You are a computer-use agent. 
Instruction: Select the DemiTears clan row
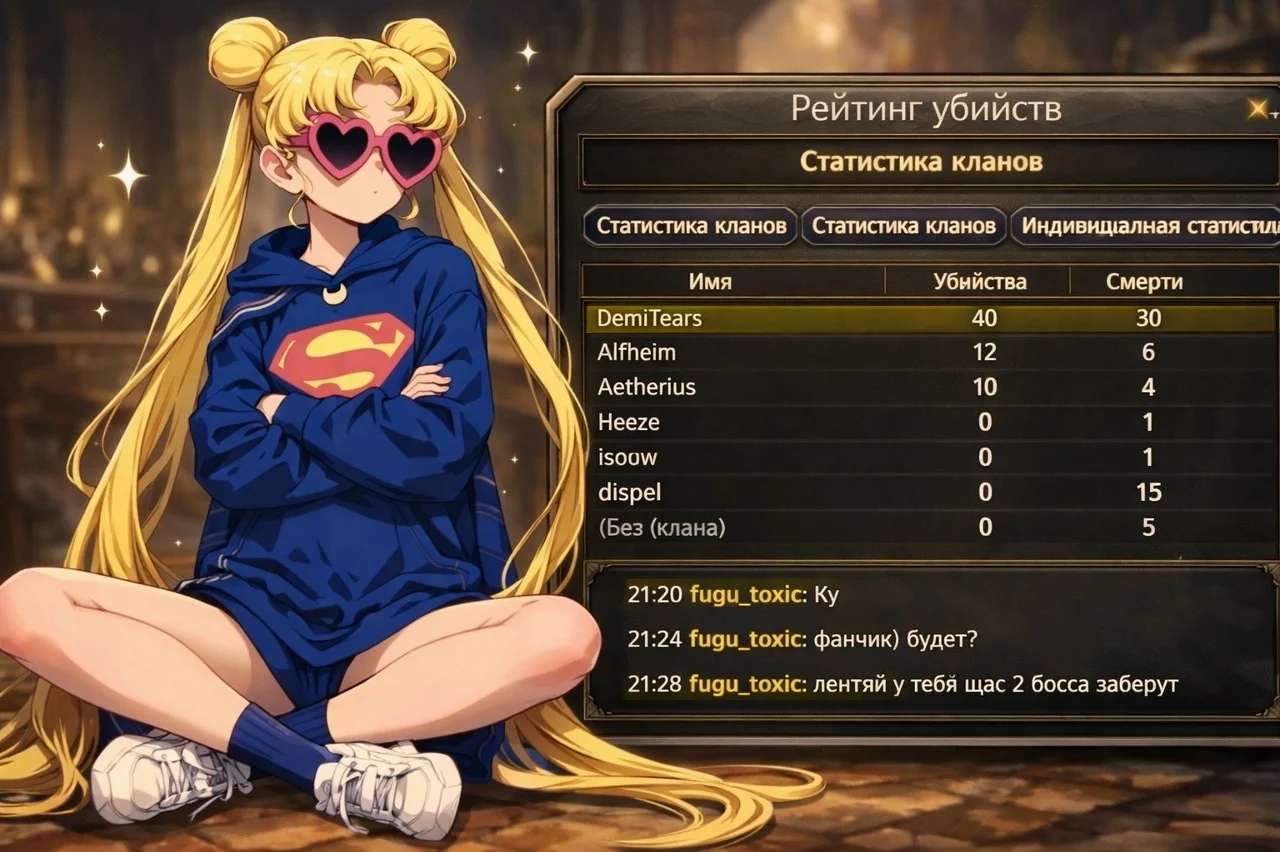click(x=930, y=319)
